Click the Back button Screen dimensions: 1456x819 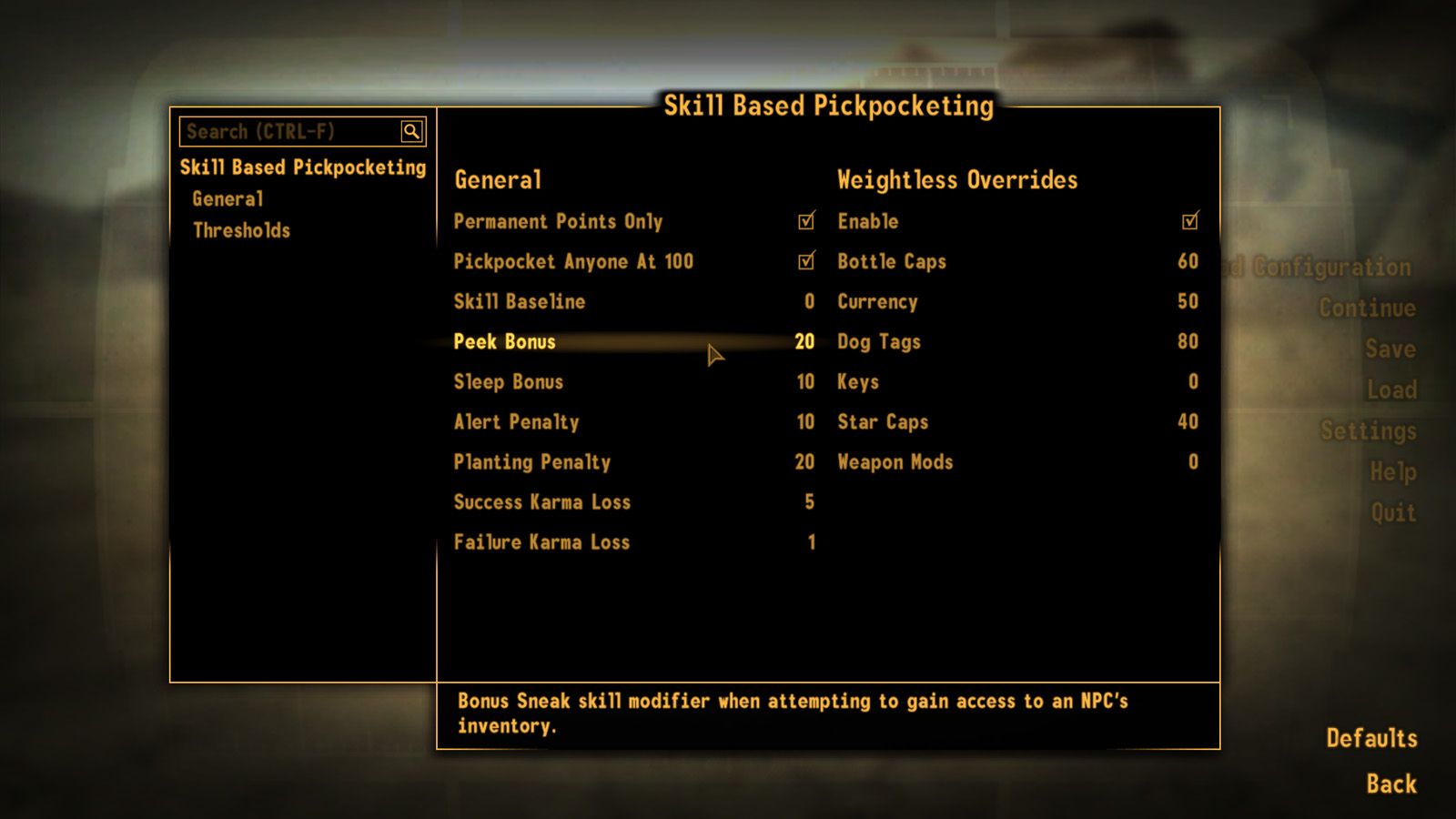point(1390,784)
